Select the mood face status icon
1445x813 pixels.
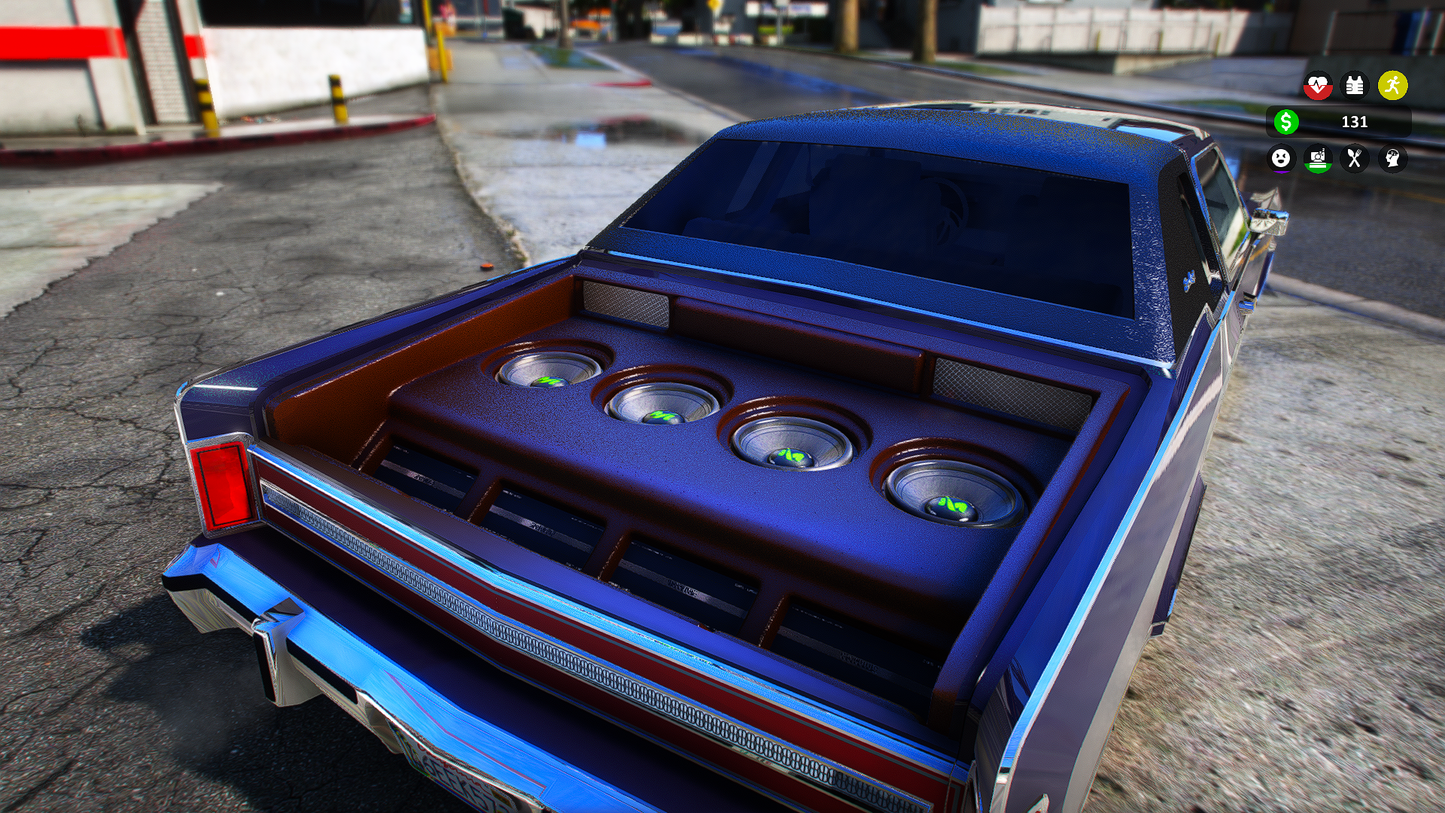point(1282,159)
